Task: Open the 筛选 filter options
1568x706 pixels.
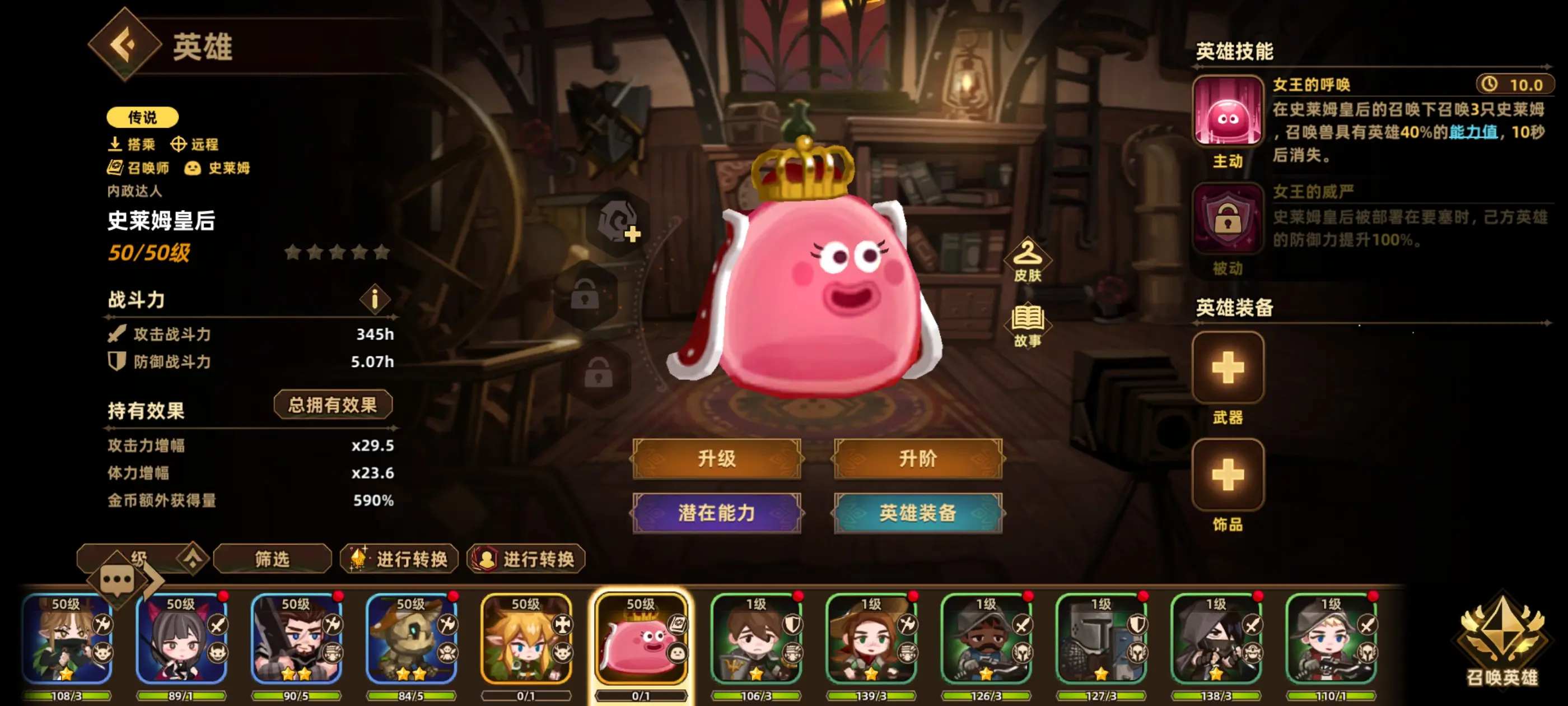Action: coord(272,559)
